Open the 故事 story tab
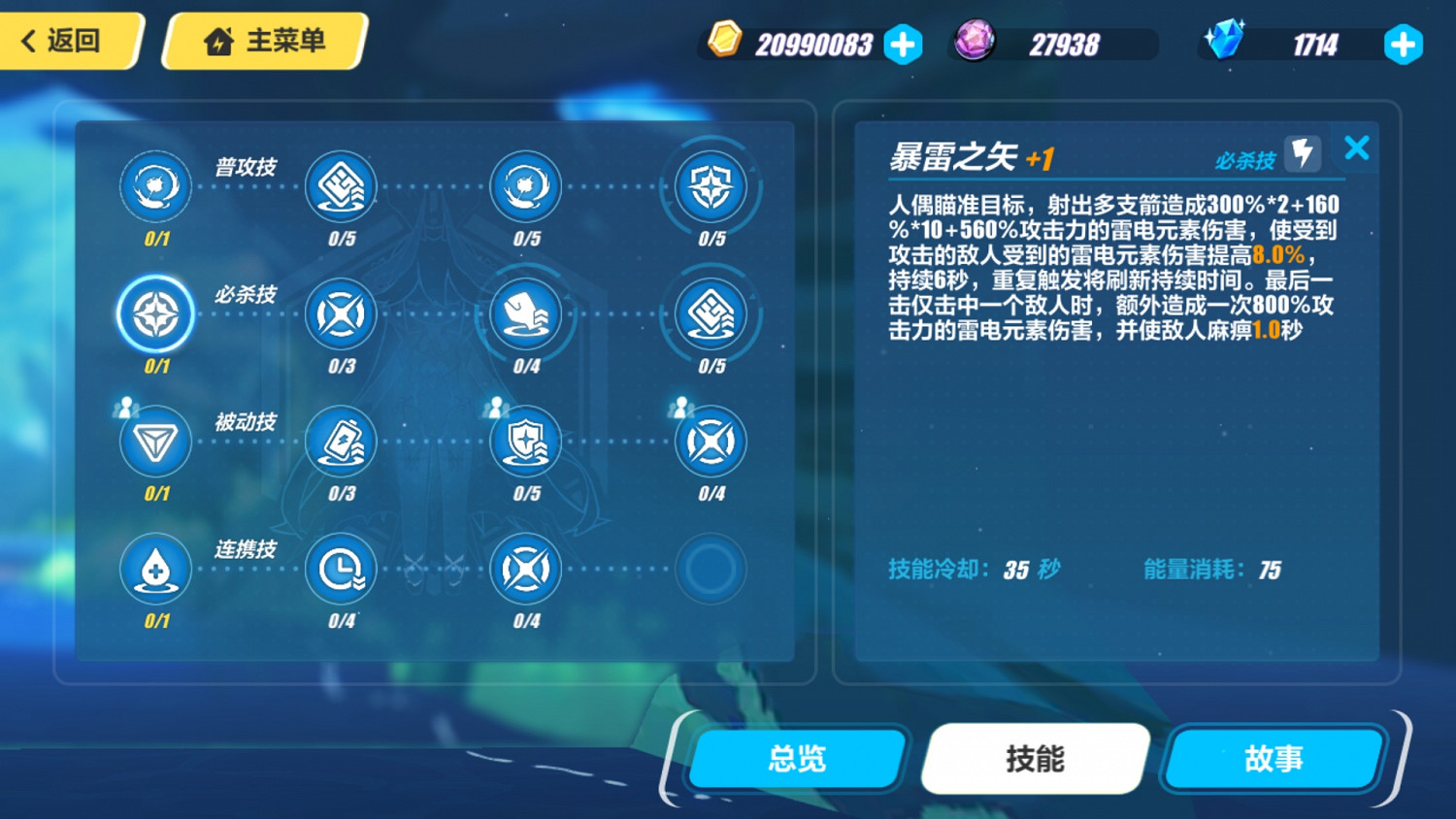Viewport: 1456px width, 819px height. pos(1273,760)
